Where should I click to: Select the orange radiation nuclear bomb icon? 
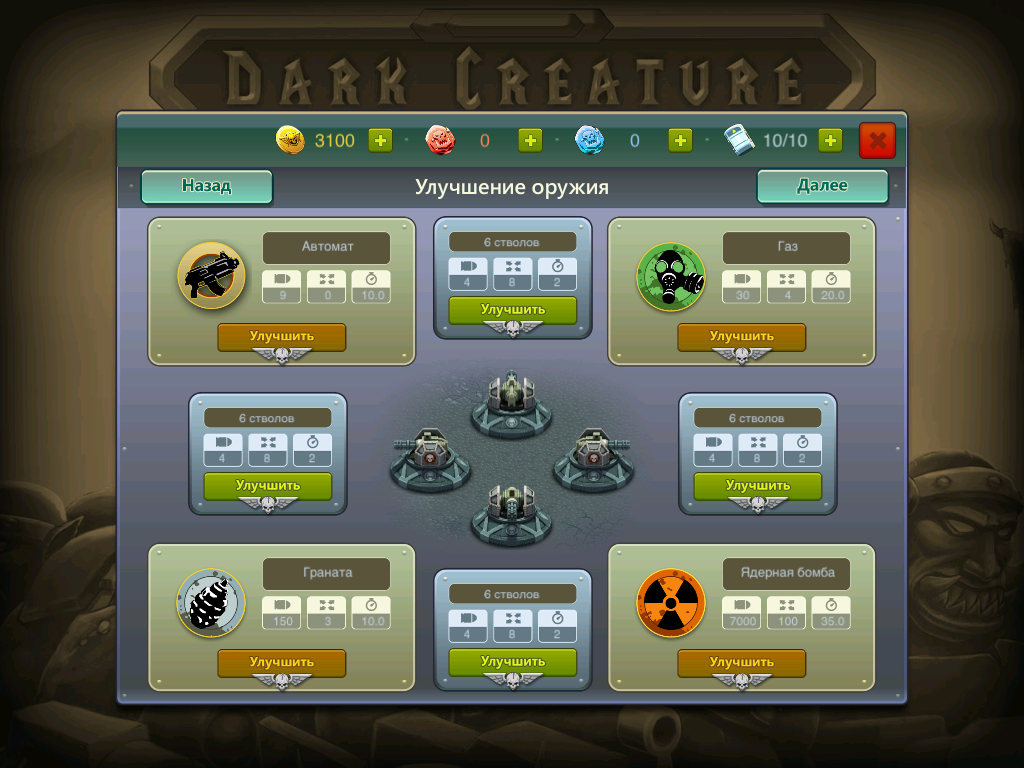click(671, 603)
